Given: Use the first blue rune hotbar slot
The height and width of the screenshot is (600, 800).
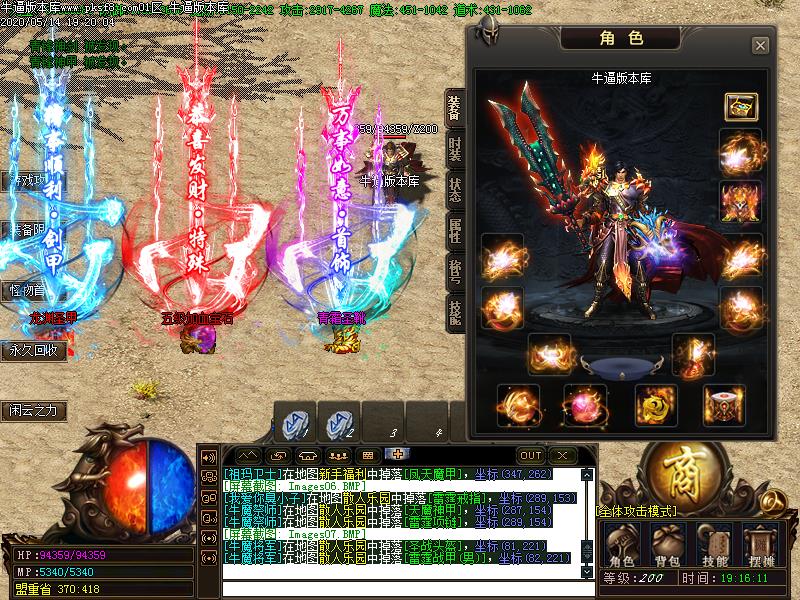Looking at the screenshot, I should (x=294, y=424).
